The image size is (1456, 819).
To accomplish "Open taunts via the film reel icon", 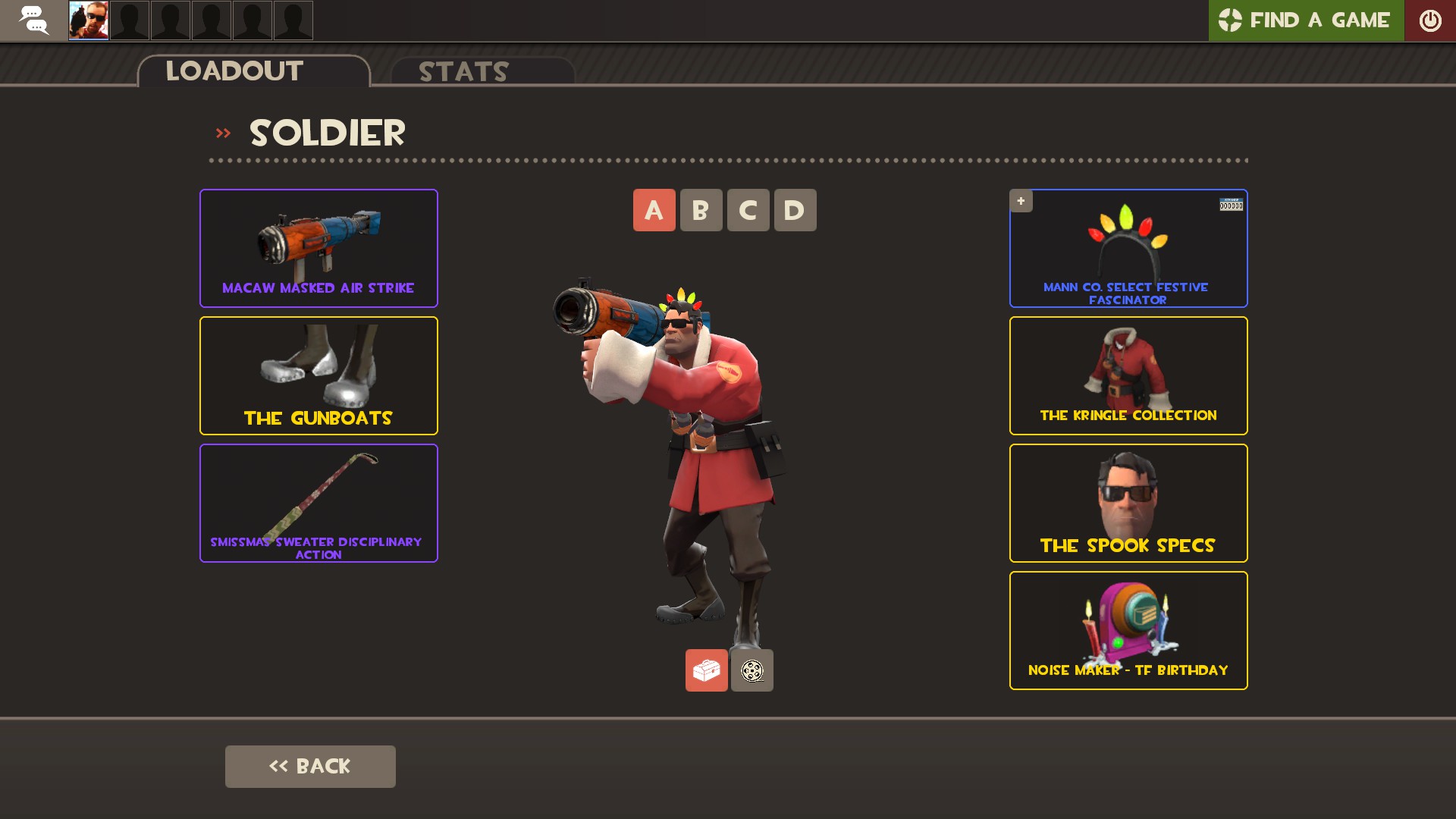I will click(752, 670).
